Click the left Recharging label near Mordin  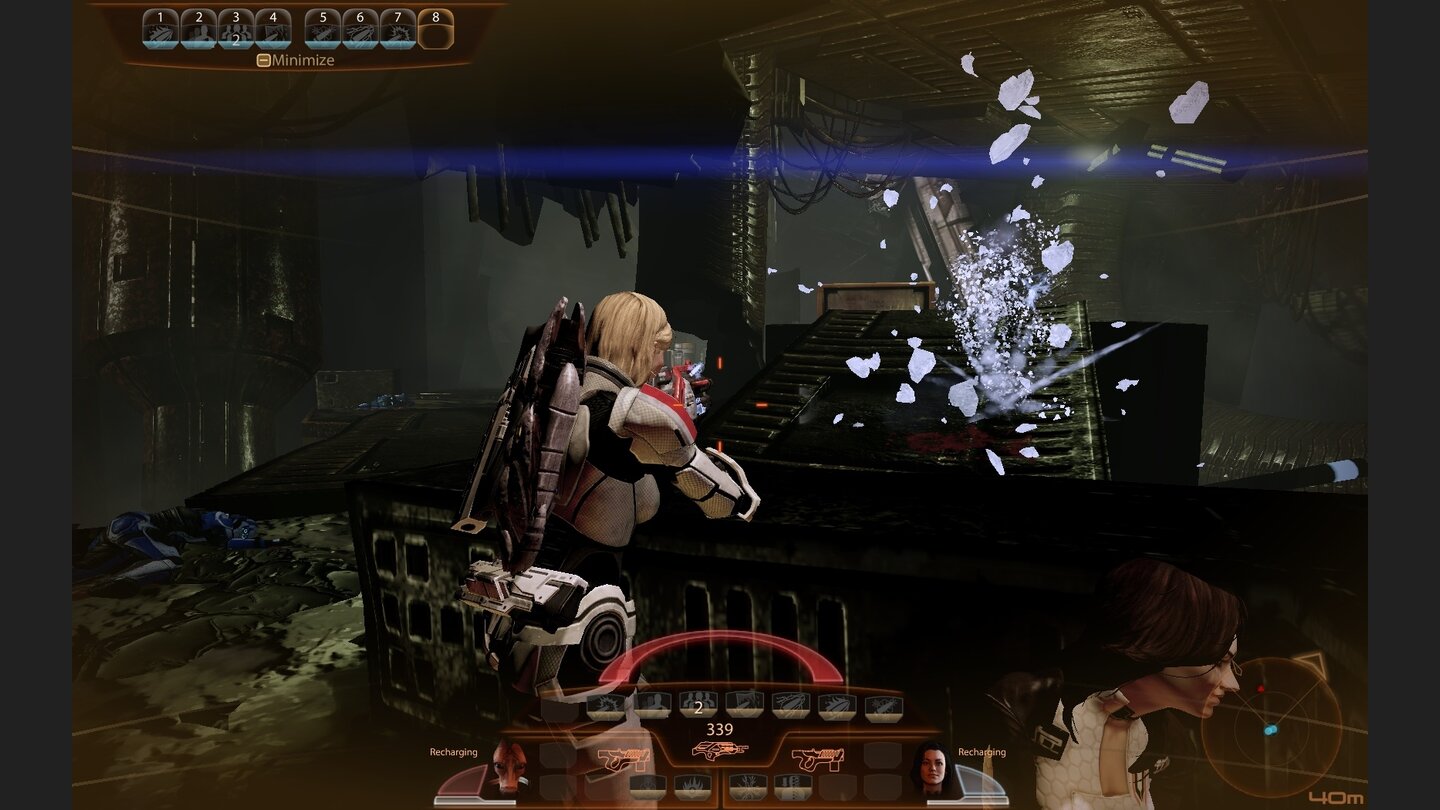tap(452, 752)
